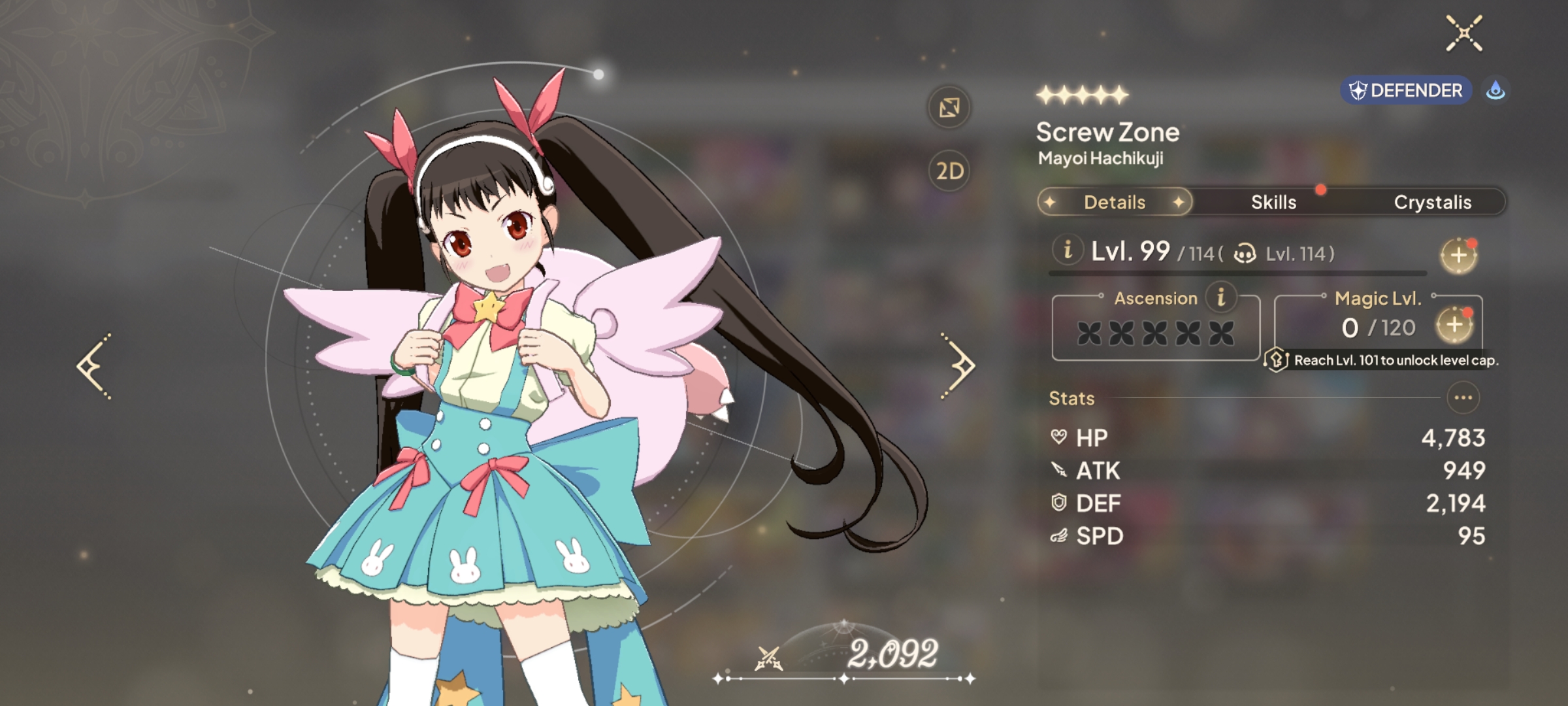Viewport: 1568px width, 706px height.
Task: Expand the character model to fullscreen
Action: click(x=949, y=108)
